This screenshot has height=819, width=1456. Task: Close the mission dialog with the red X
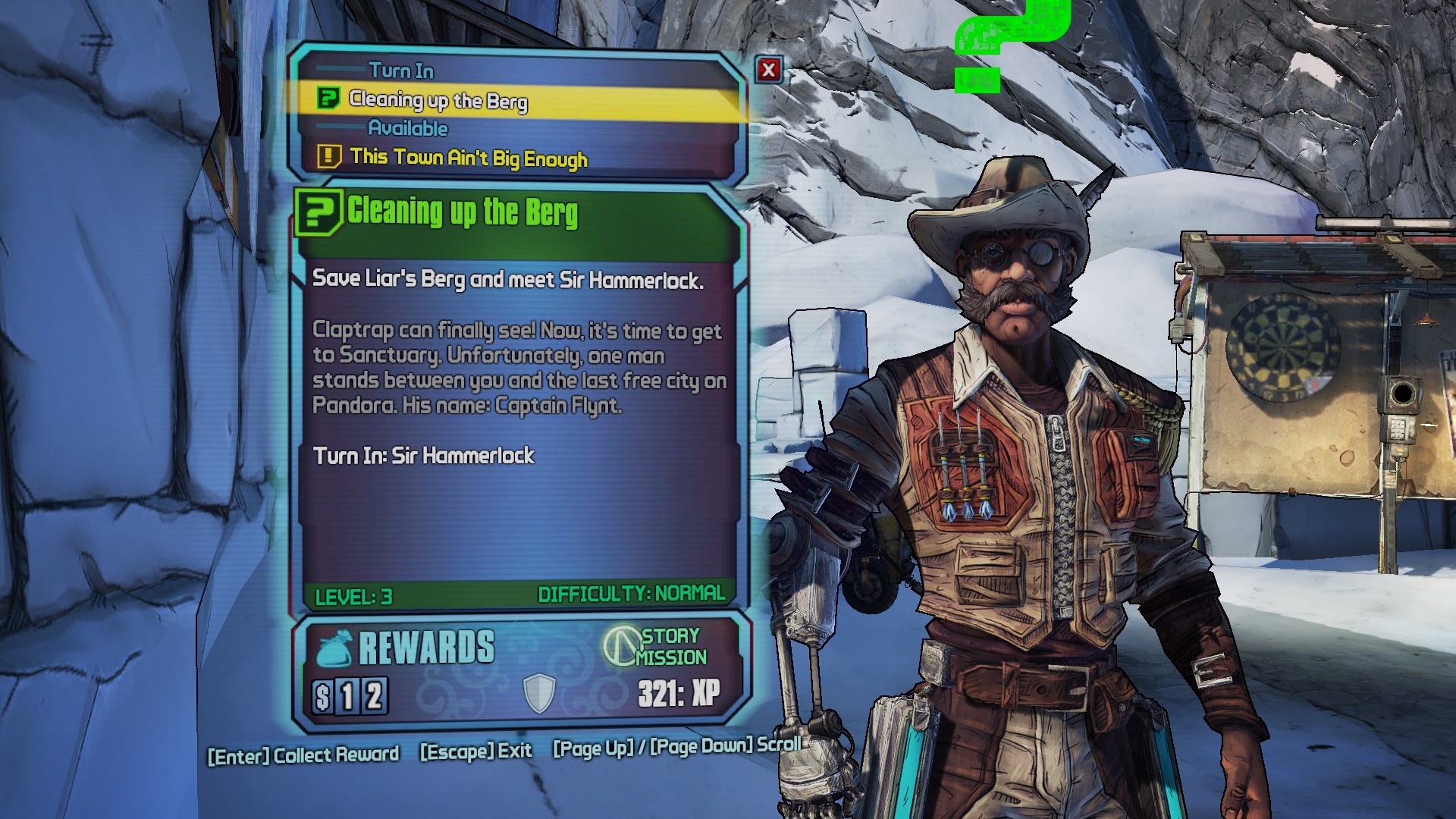pyautogui.click(x=768, y=70)
